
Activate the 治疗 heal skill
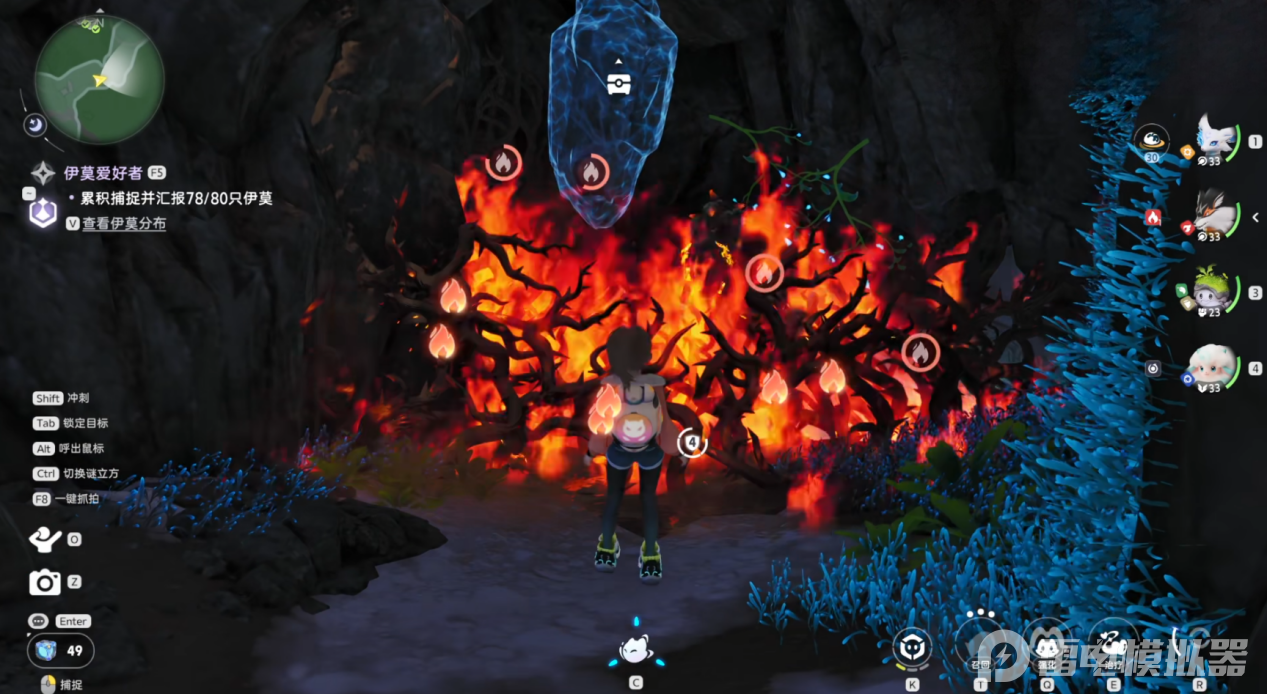tap(1113, 643)
